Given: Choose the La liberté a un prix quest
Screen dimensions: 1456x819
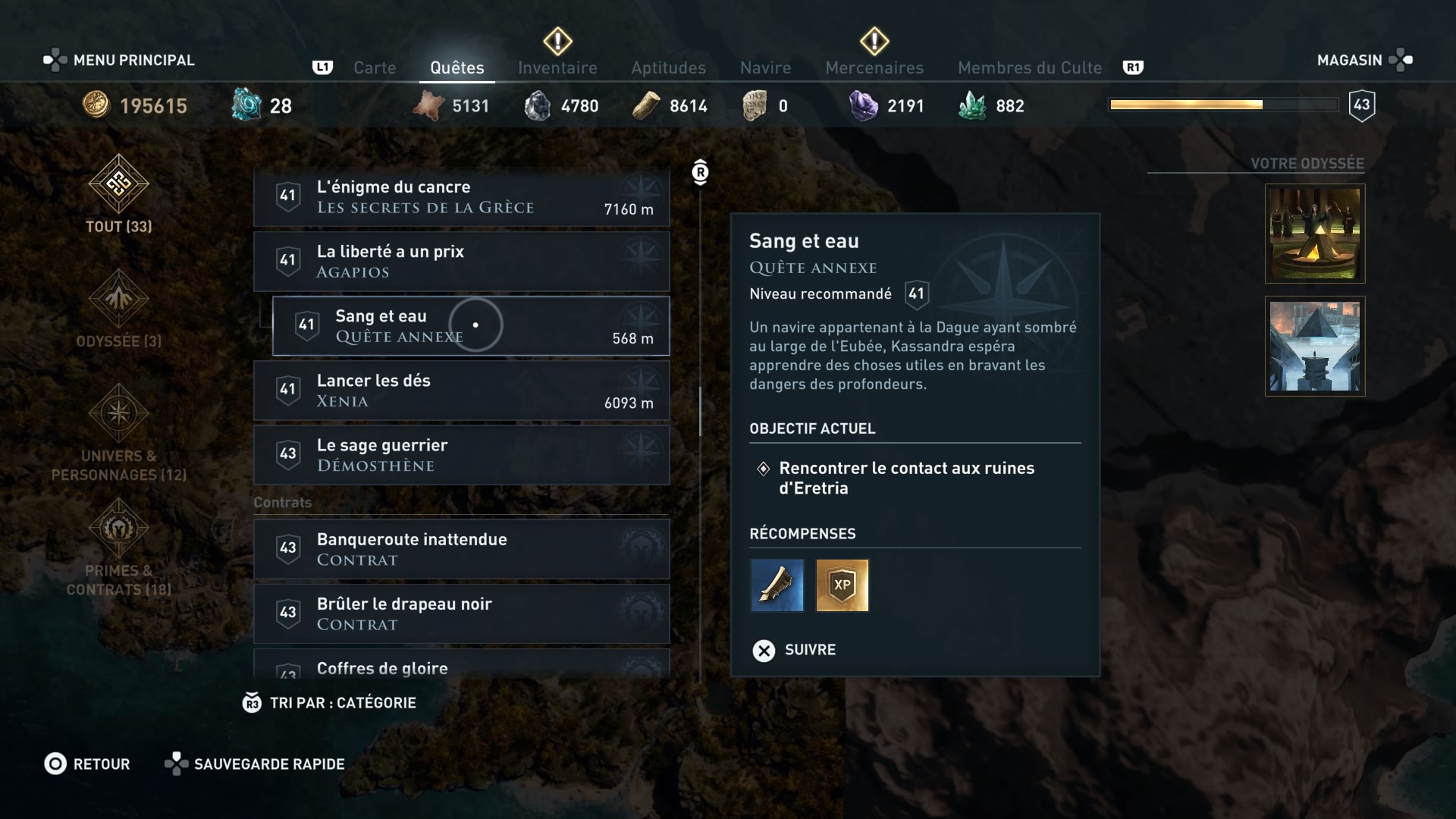Looking at the screenshot, I should click(461, 262).
